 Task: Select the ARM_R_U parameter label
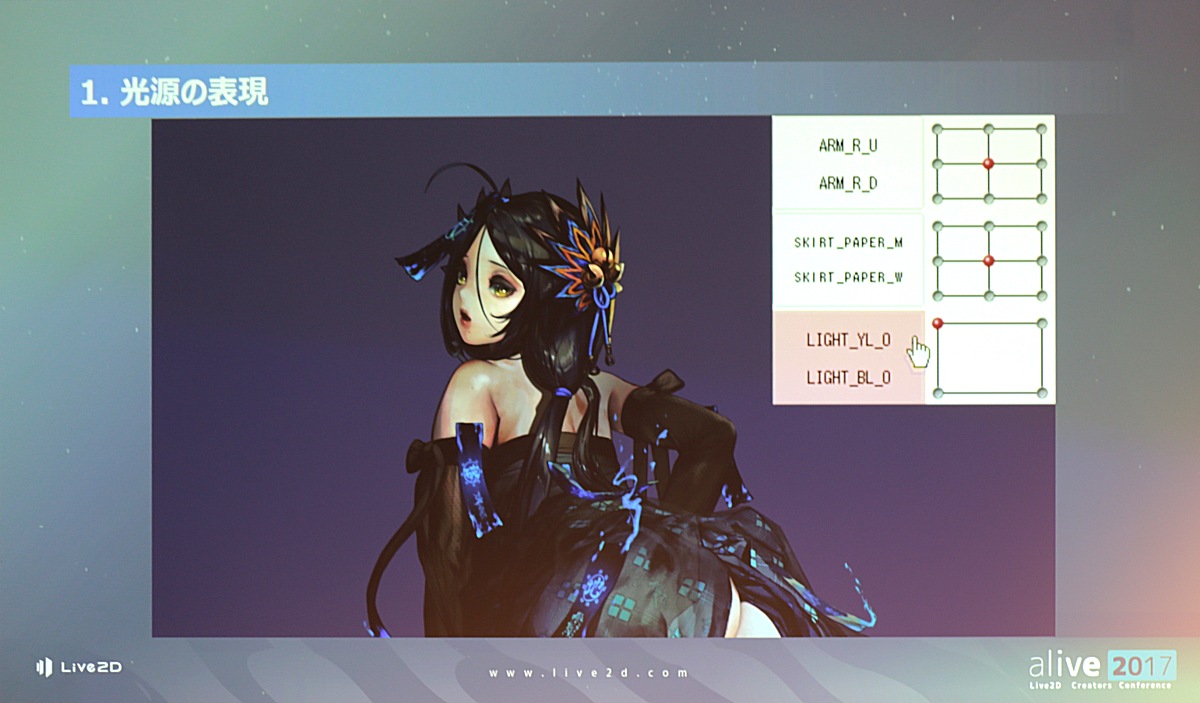(848, 145)
